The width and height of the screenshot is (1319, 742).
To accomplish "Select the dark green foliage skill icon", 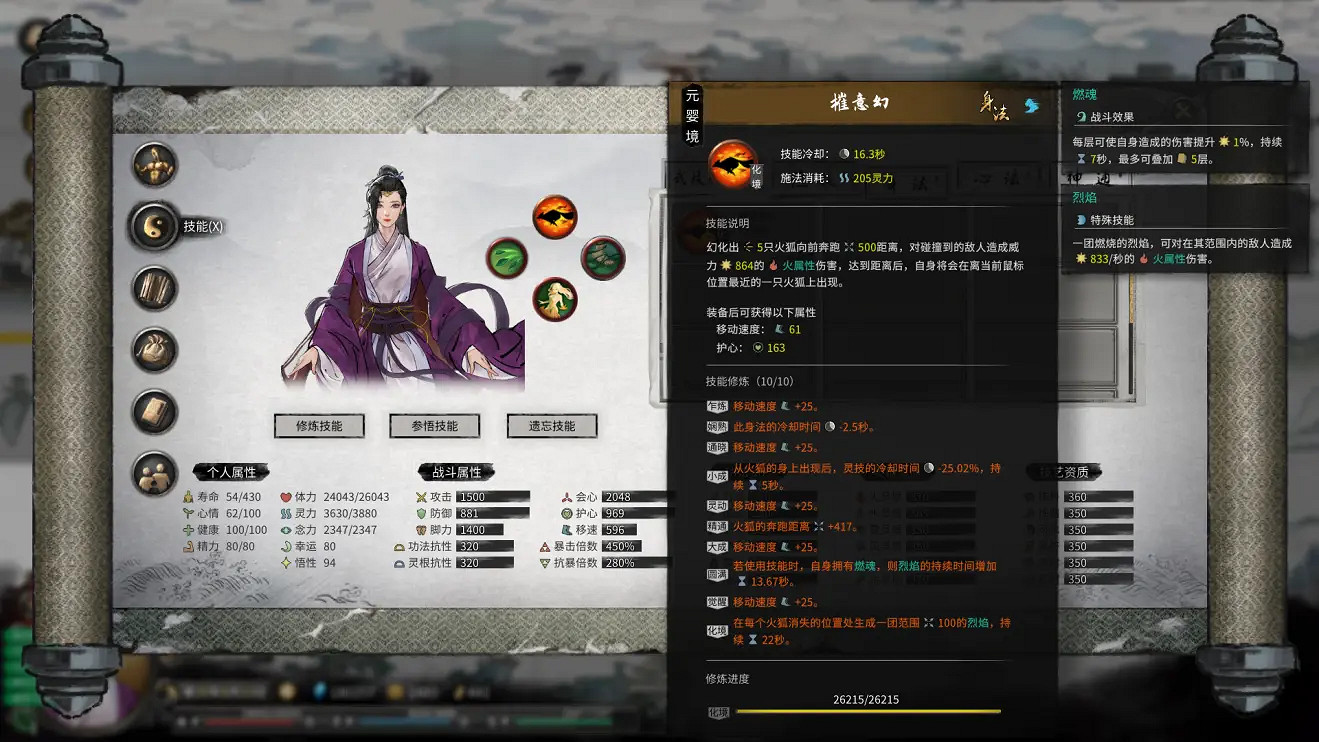I will click(x=603, y=258).
